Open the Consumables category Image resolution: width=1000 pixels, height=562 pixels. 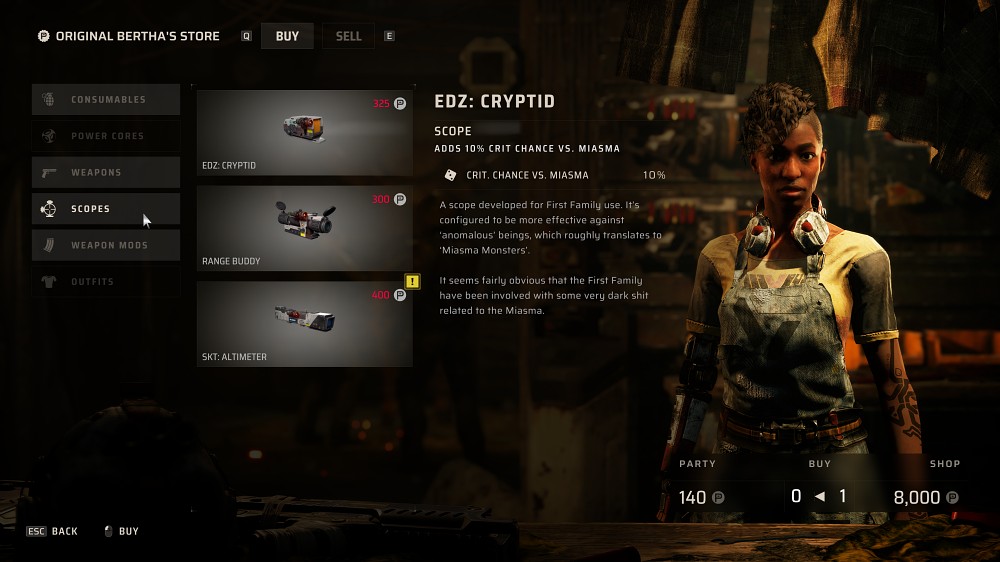tap(106, 100)
